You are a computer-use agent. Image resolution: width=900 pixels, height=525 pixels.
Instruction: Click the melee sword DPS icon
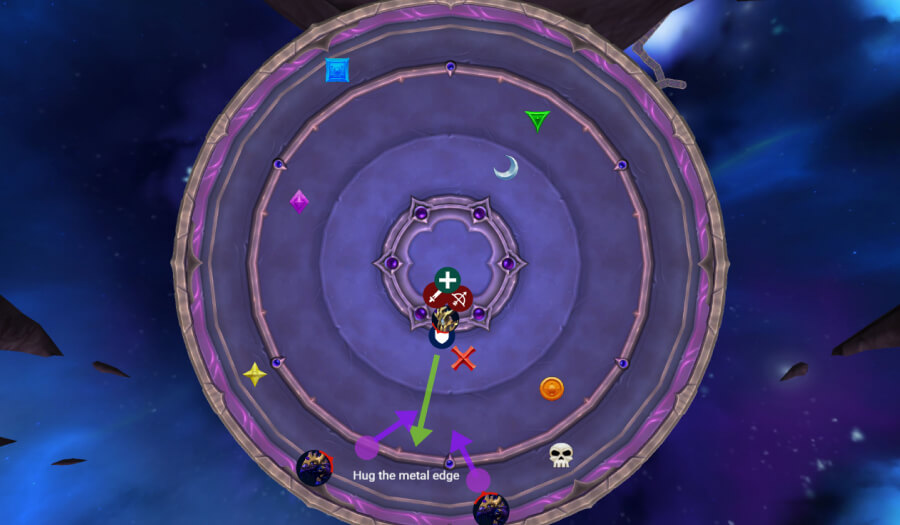click(x=434, y=298)
